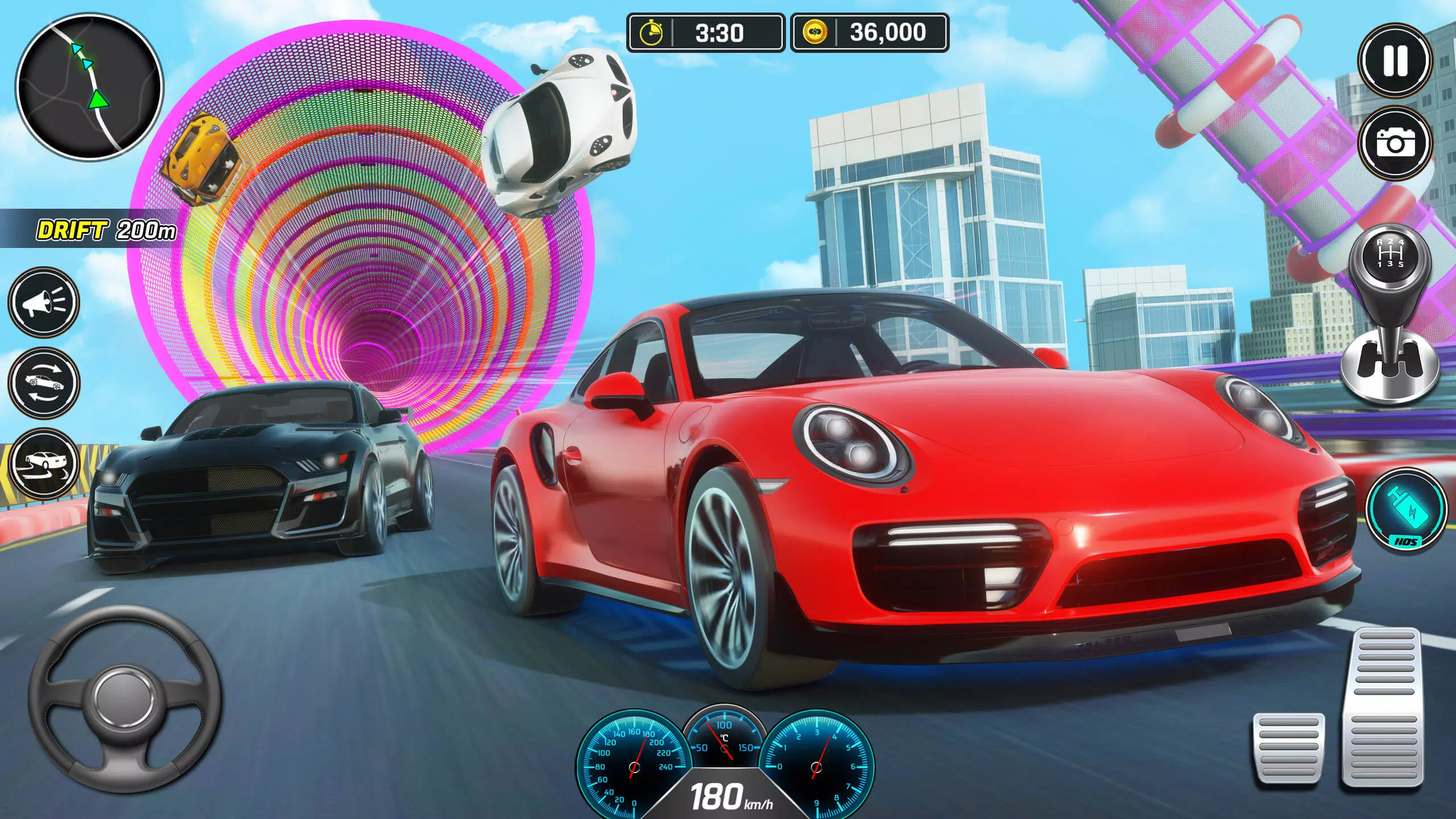Hit the tall accelerator pedal
Viewport: 1456px width, 819px height.
(1388, 706)
